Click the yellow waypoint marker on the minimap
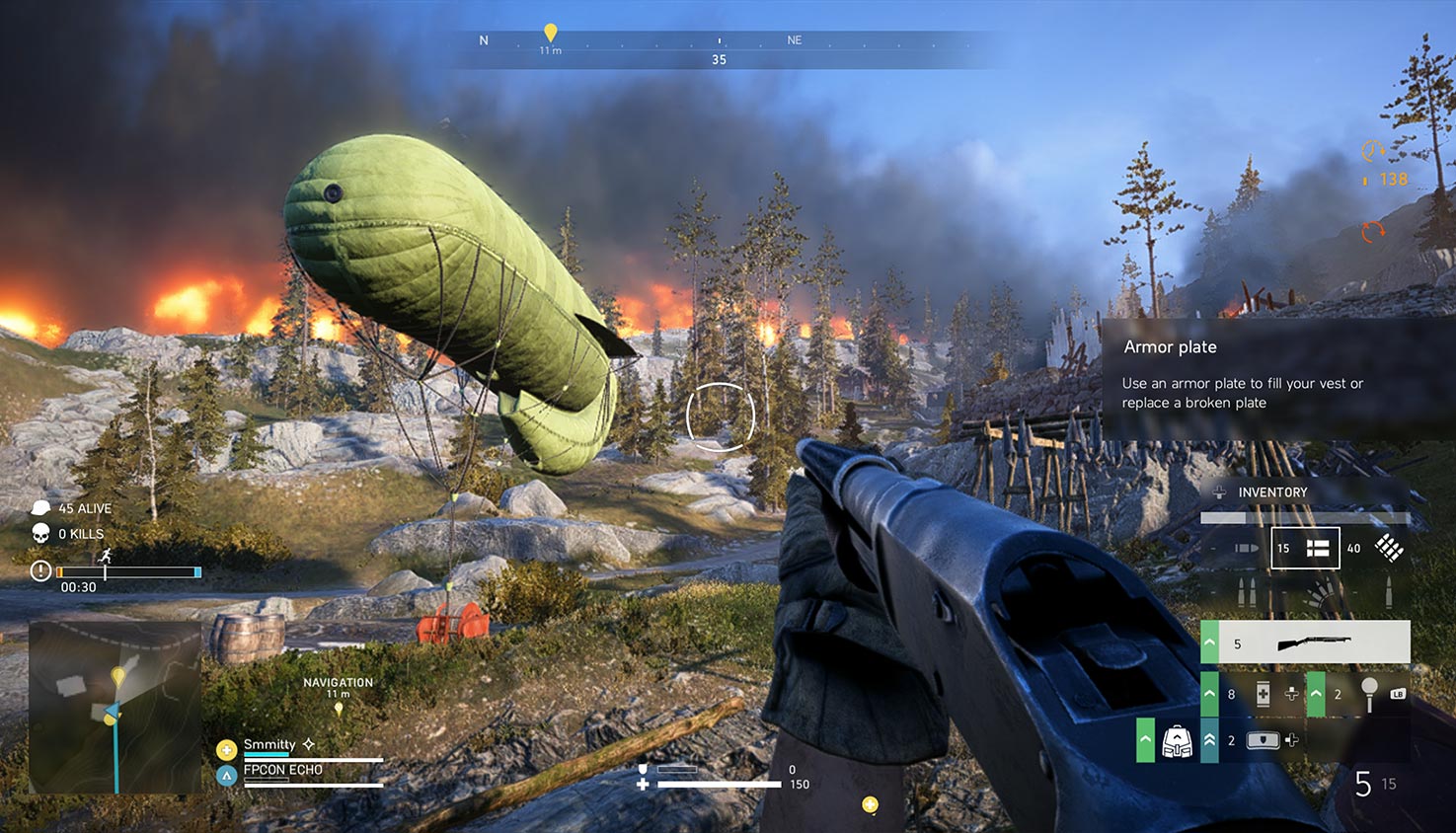The image size is (1456, 833). 118,677
